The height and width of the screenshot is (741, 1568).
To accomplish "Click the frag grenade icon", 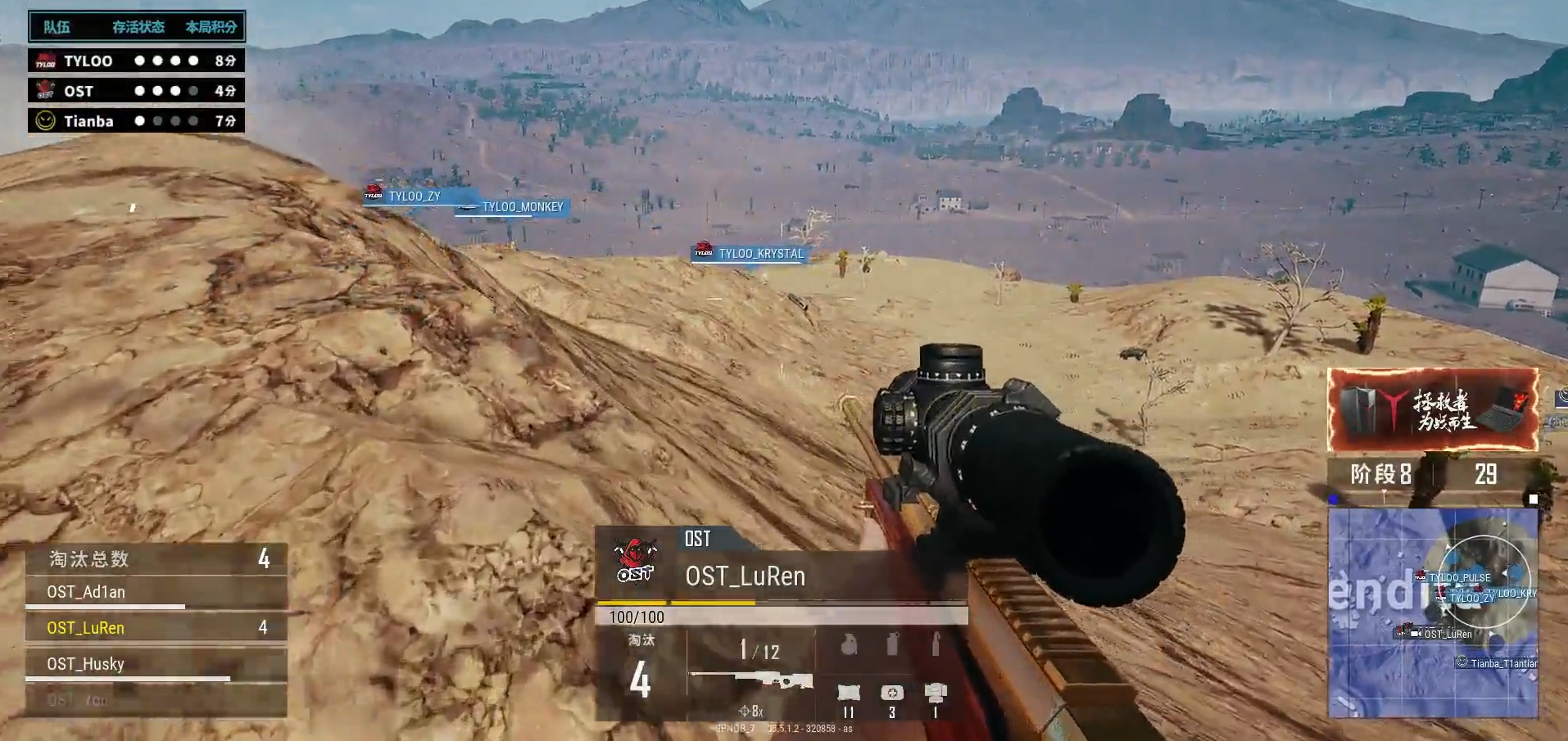I will (x=849, y=646).
